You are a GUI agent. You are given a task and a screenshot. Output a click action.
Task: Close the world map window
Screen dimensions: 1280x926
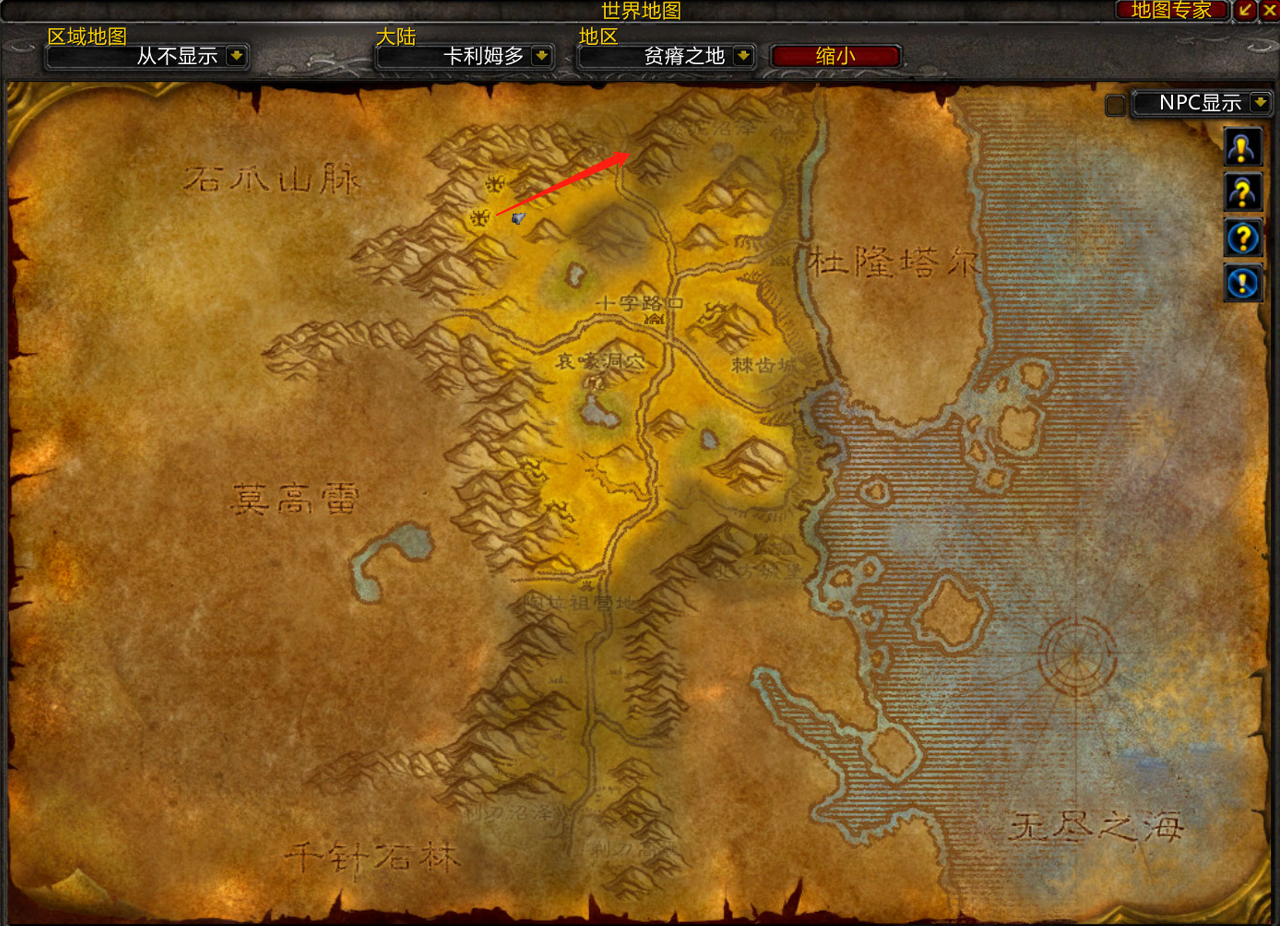click(x=1269, y=10)
